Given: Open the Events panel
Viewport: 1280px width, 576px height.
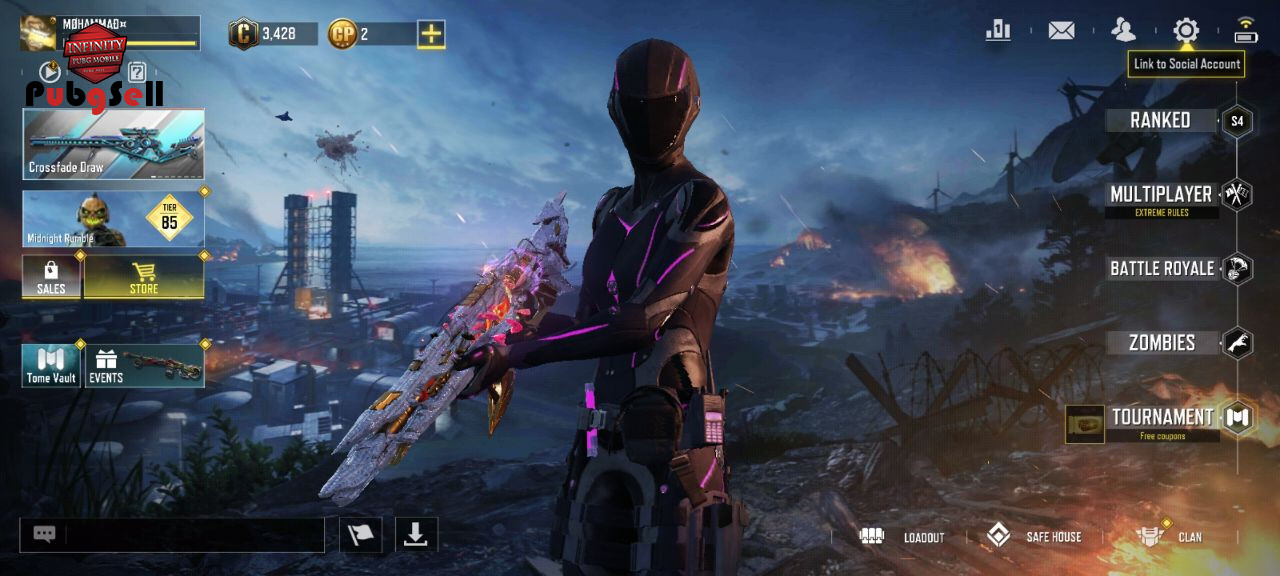Looking at the screenshot, I should point(145,366).
